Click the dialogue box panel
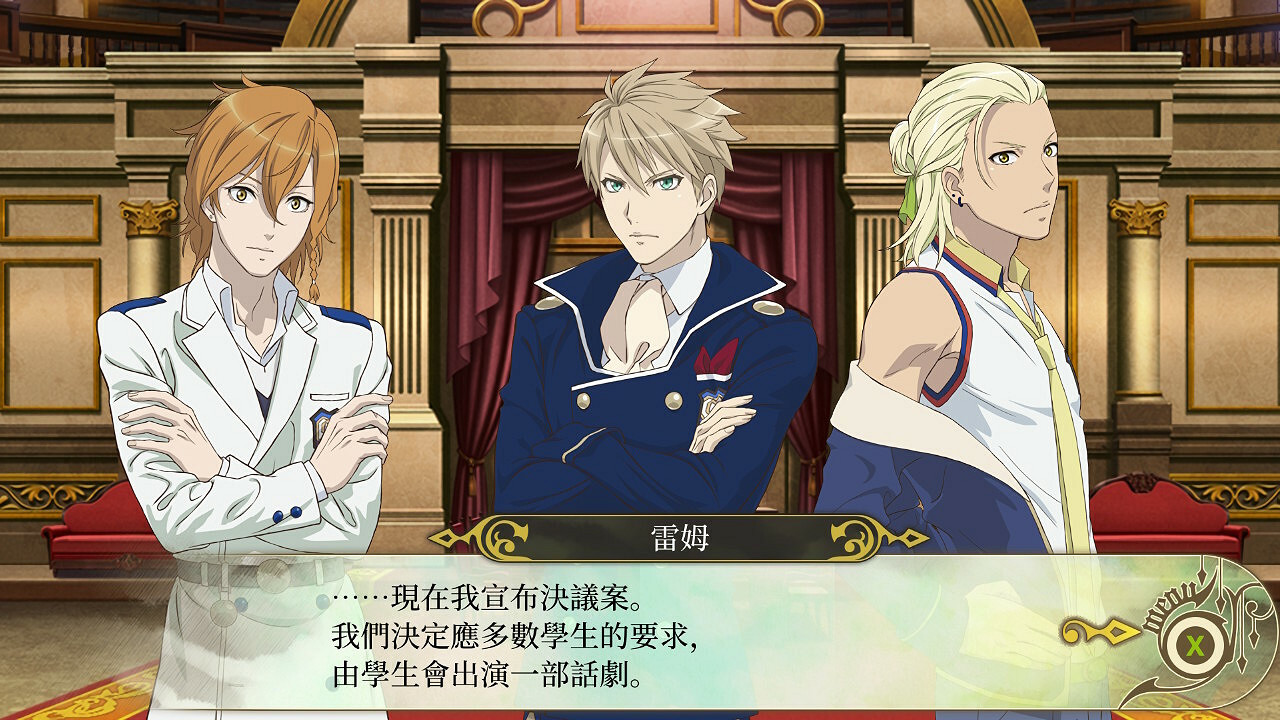Screen dimensions: 1280x720 (640, 640)
